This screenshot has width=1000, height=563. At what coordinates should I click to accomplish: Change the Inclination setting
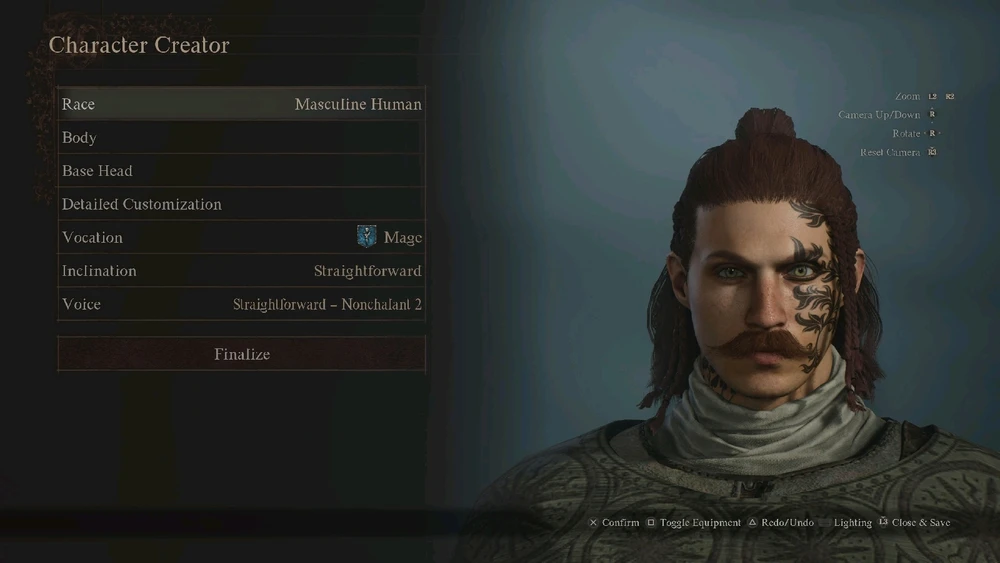(241, 271)
